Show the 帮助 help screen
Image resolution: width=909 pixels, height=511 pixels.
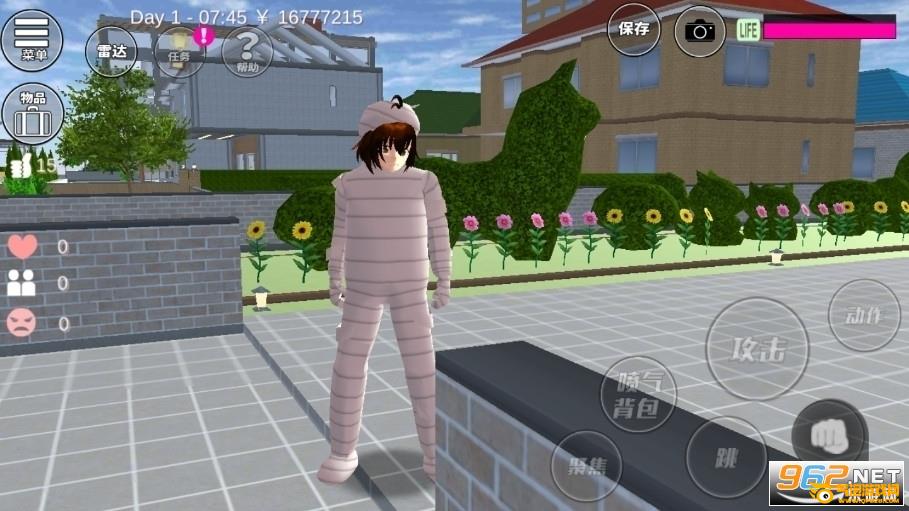(x=247, y=51)
